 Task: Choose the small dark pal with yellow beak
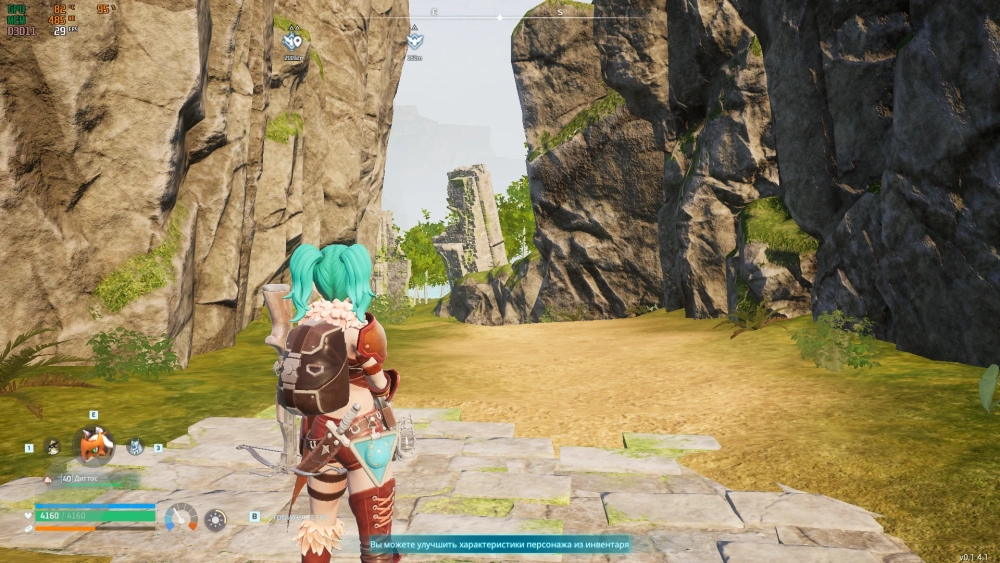(52, 447)
